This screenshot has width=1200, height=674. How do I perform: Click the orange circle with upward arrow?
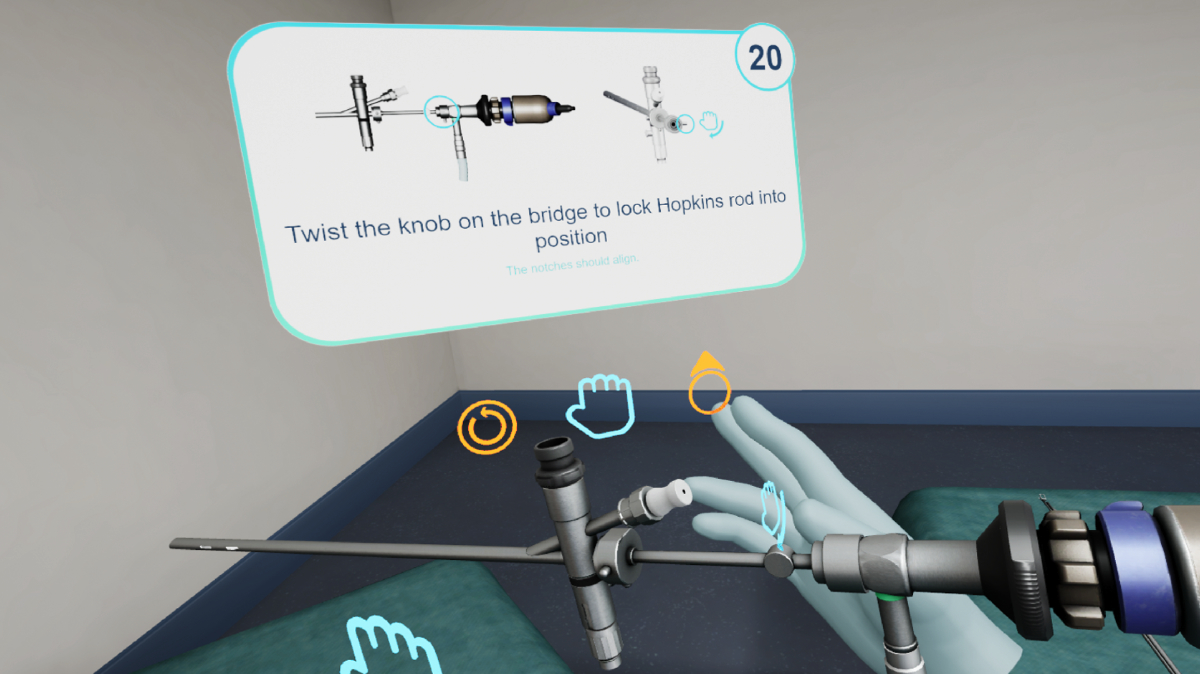click(709, 388)
